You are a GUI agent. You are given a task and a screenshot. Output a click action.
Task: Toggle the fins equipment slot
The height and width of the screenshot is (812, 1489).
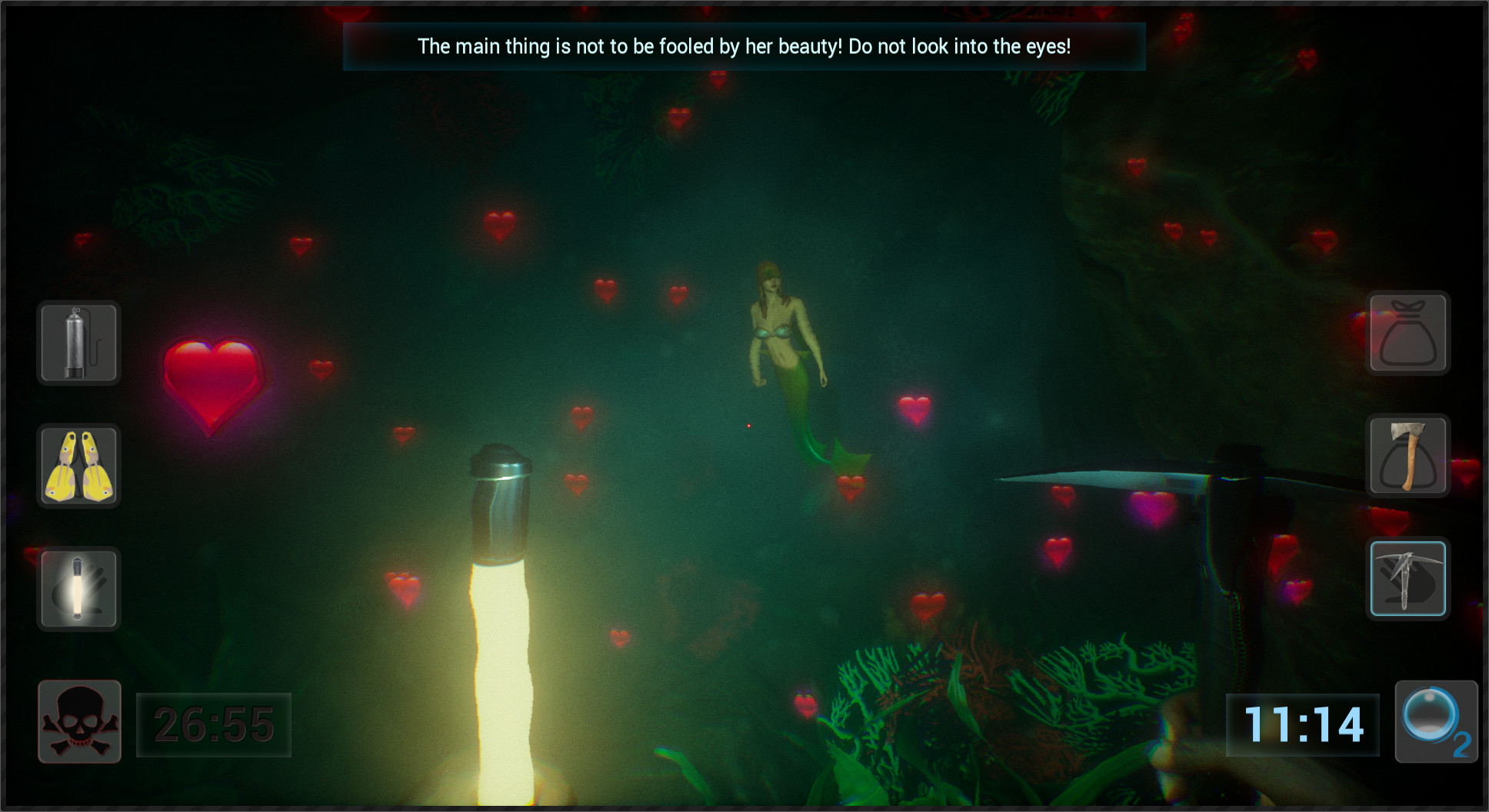point(78,467)
